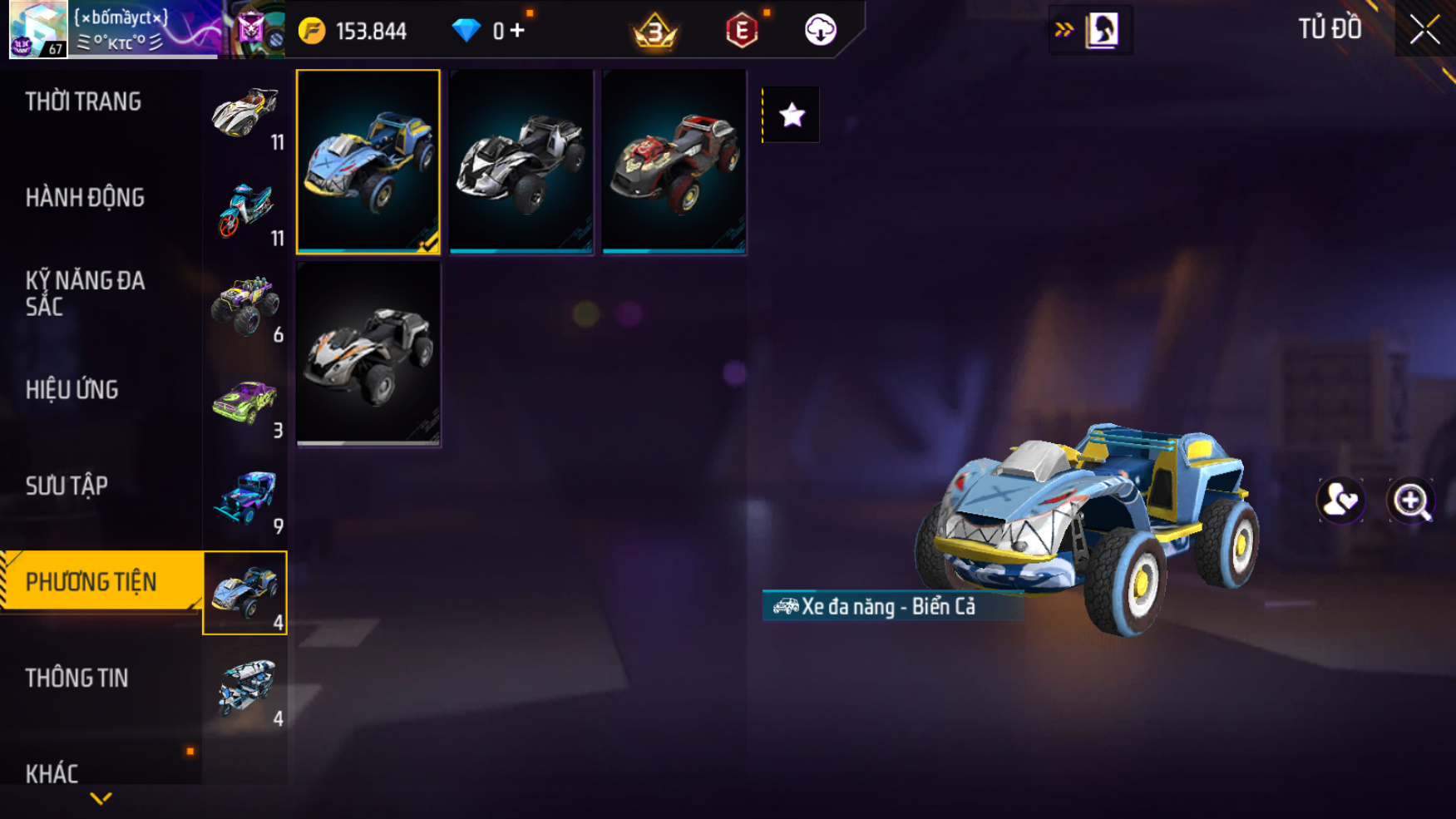
Task: Close the Tủ Đồ wardrobe screen
Action: tap(1424, 30)
